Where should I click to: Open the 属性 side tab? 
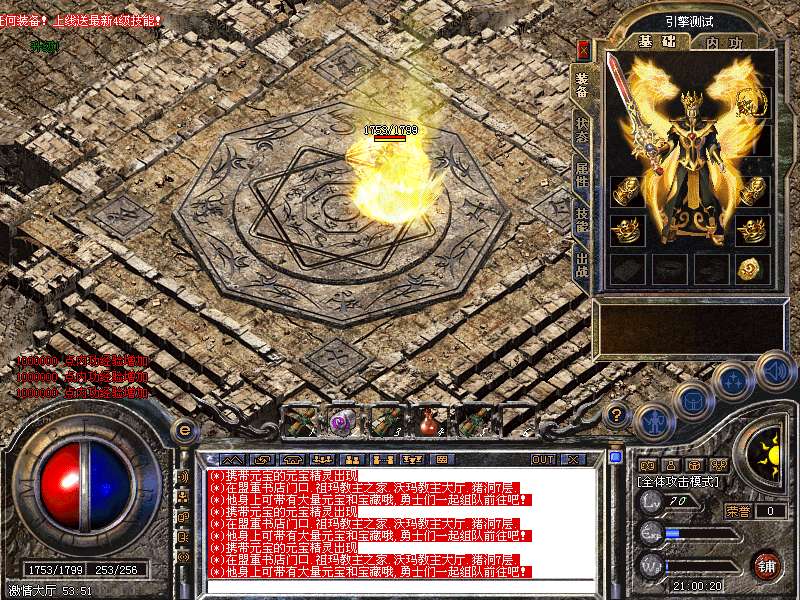point(582,176)
